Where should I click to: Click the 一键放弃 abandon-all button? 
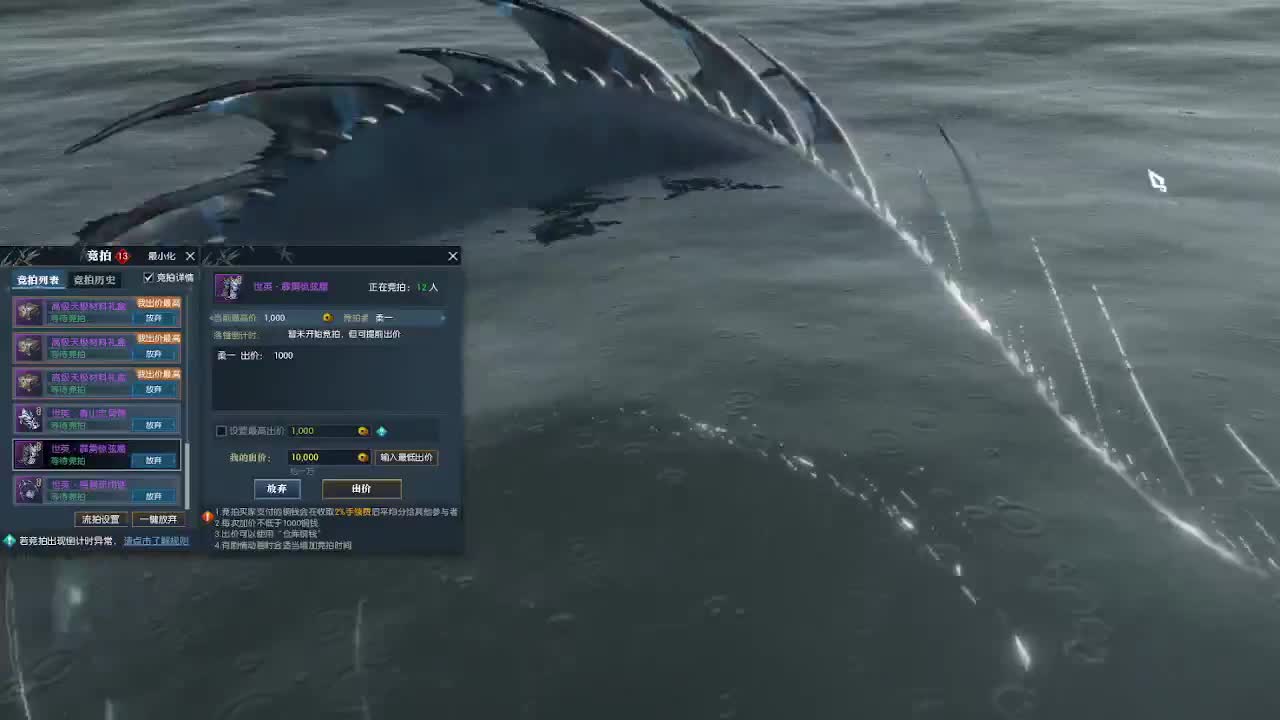tap(158, 519)
